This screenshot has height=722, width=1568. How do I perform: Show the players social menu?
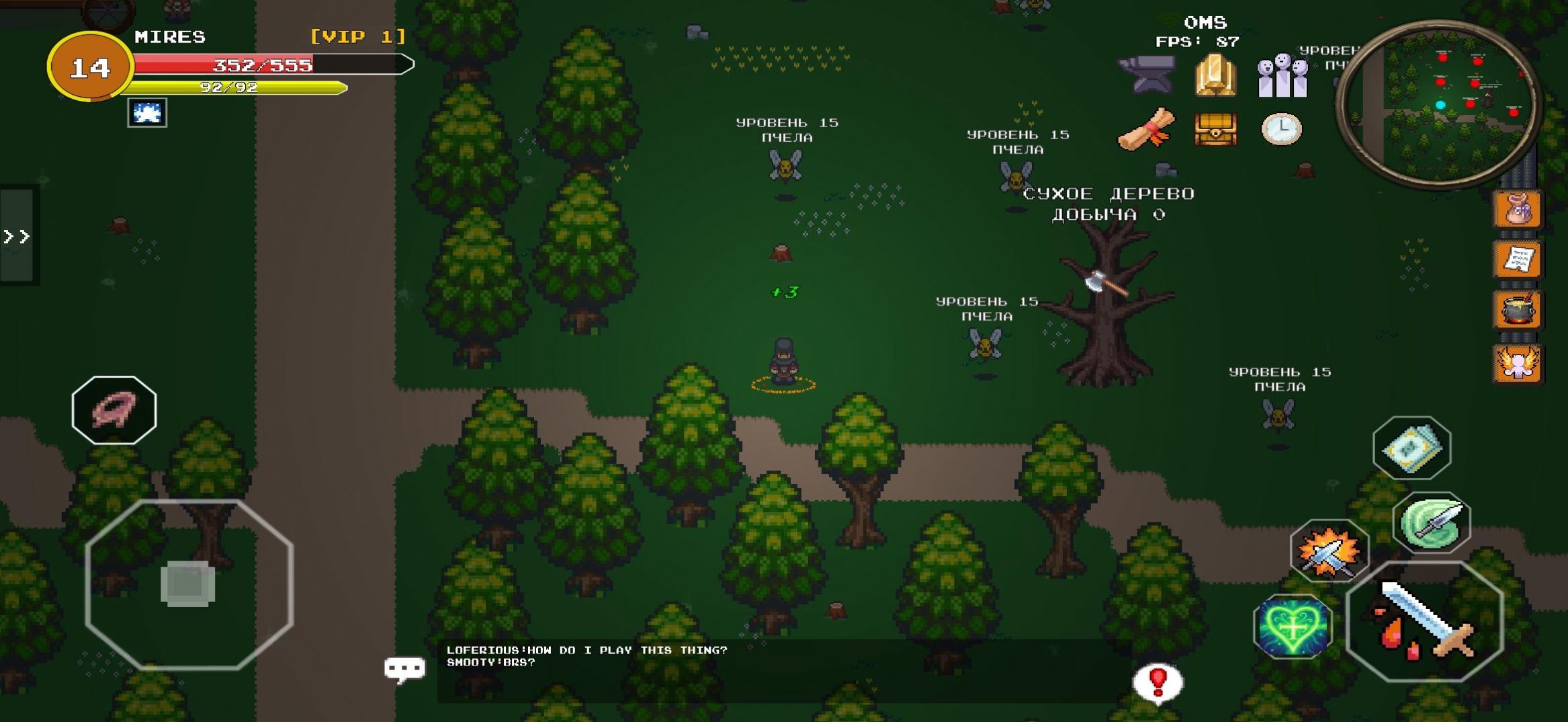[1282, 76]
